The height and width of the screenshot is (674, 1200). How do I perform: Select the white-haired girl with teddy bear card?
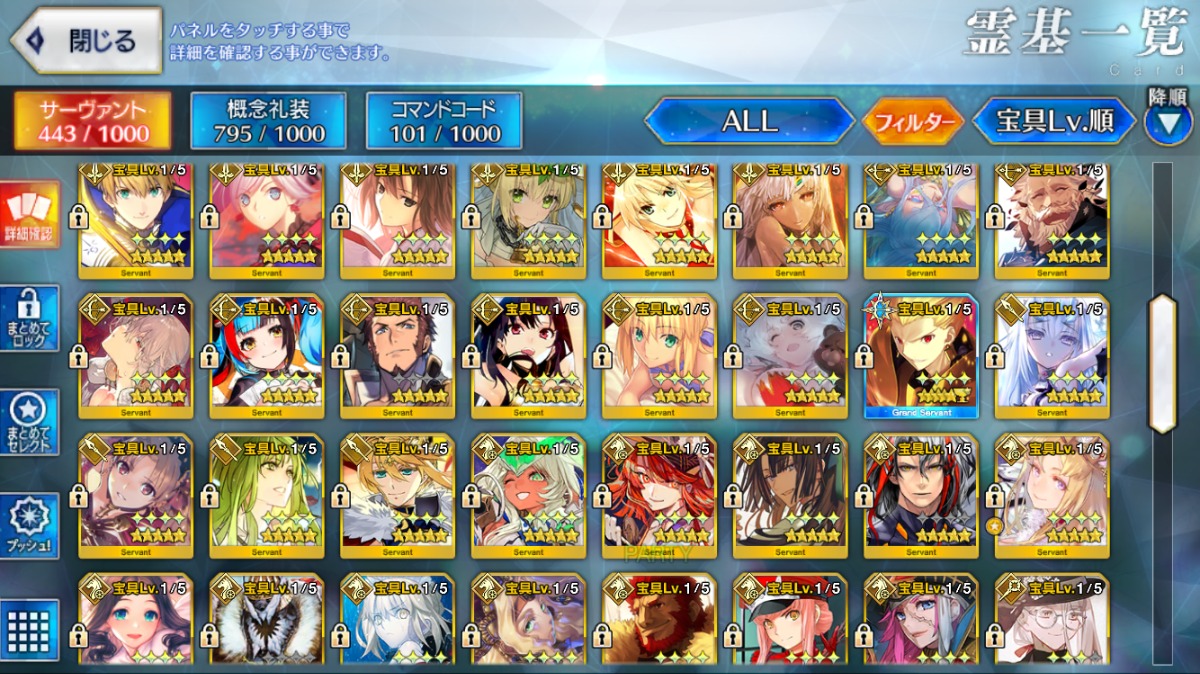[x=790, y=357]
